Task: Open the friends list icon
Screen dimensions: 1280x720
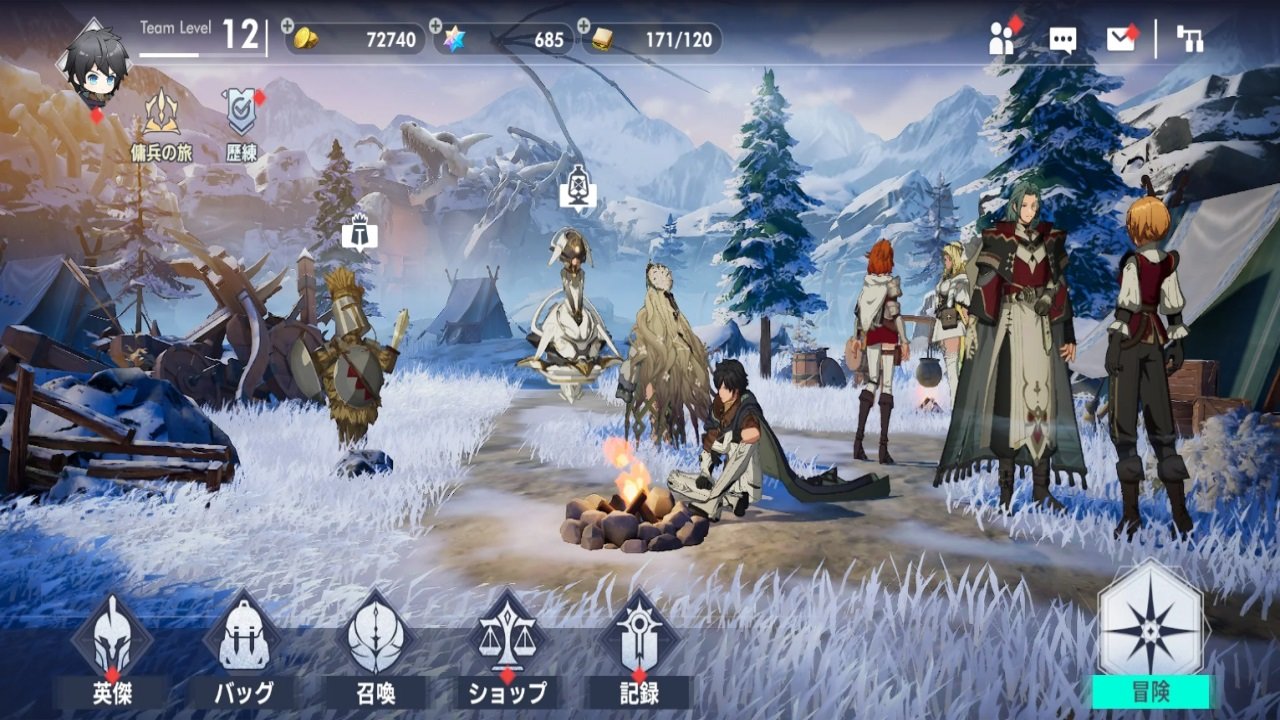Action: tap(1002, 38)
